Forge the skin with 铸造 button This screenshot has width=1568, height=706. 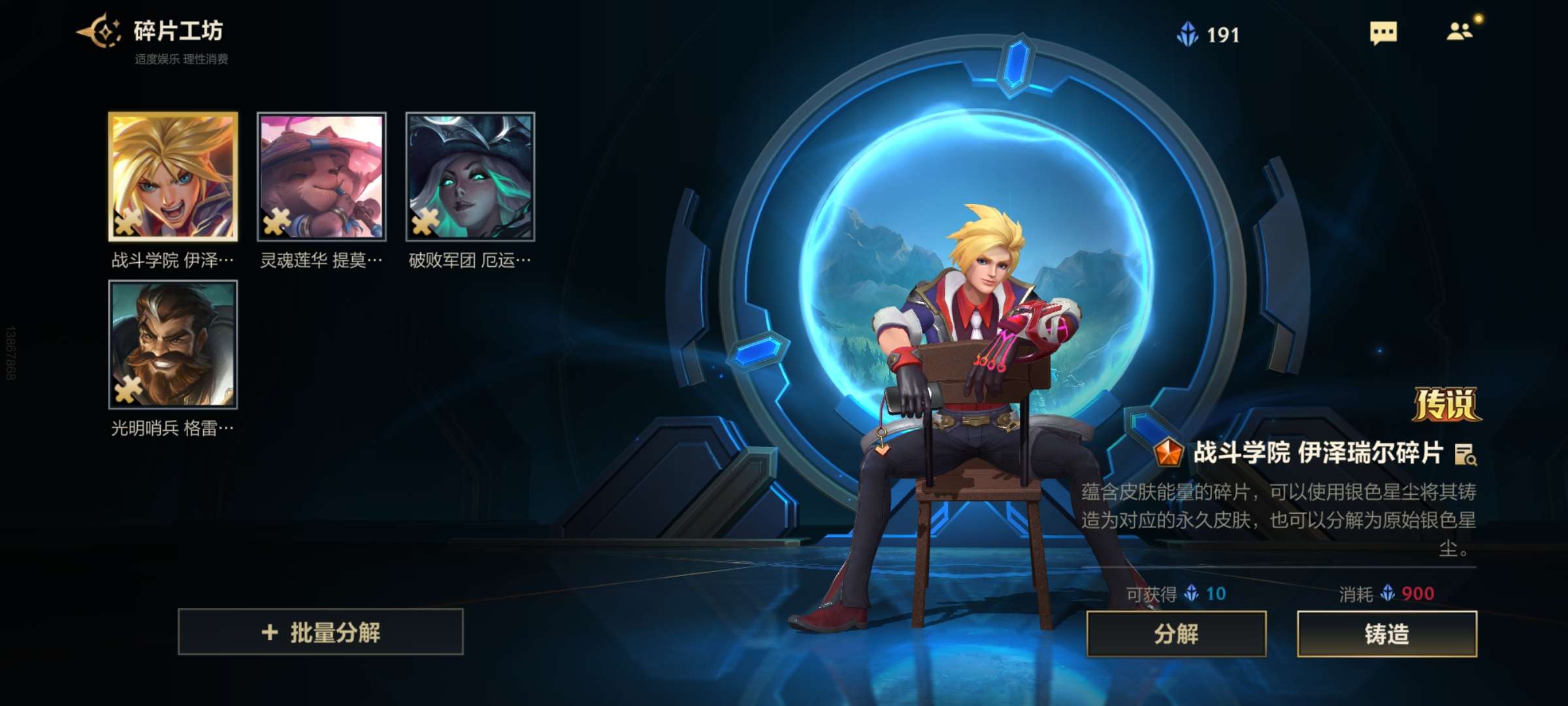coord(1386,633)
